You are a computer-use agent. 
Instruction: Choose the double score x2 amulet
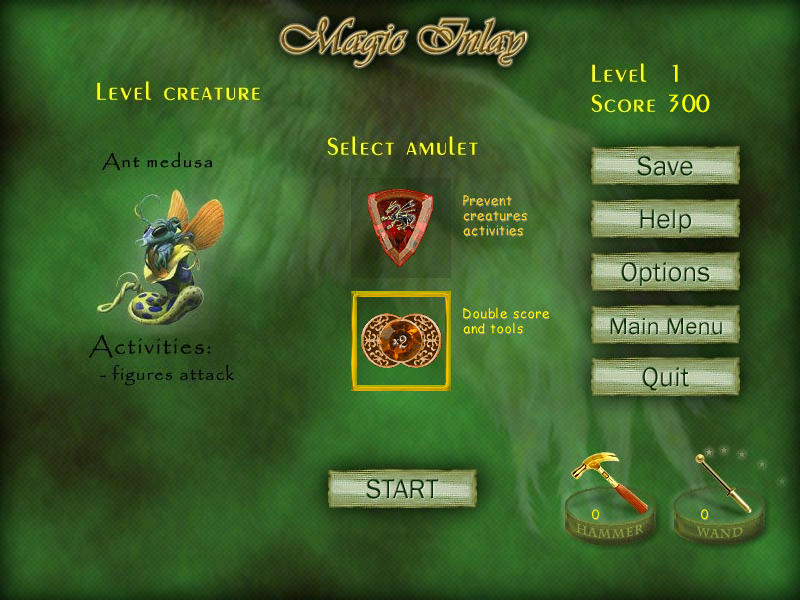pyautogui.click(x=400, y=341)
